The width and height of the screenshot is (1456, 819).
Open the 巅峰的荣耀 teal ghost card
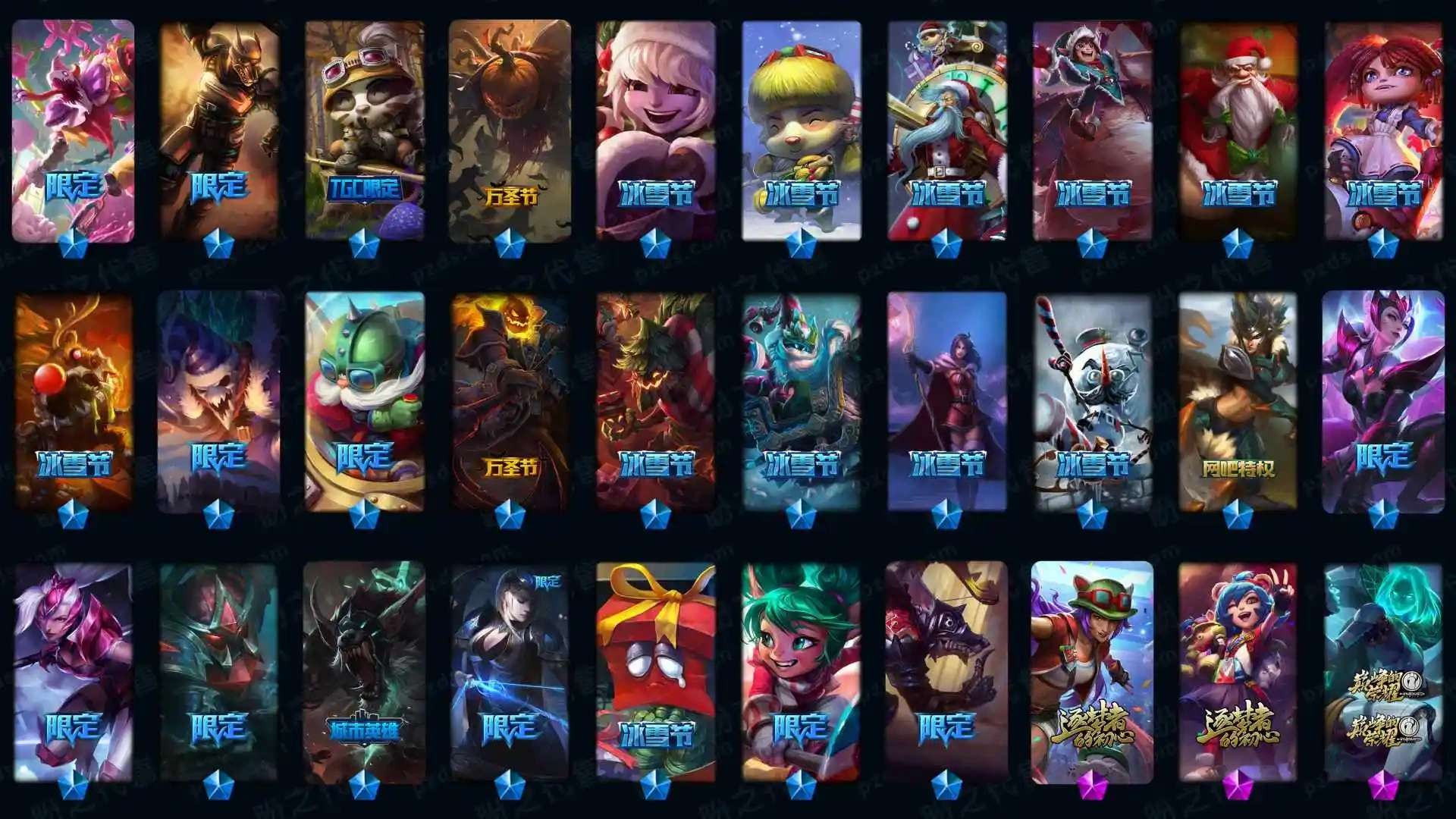1384,671
